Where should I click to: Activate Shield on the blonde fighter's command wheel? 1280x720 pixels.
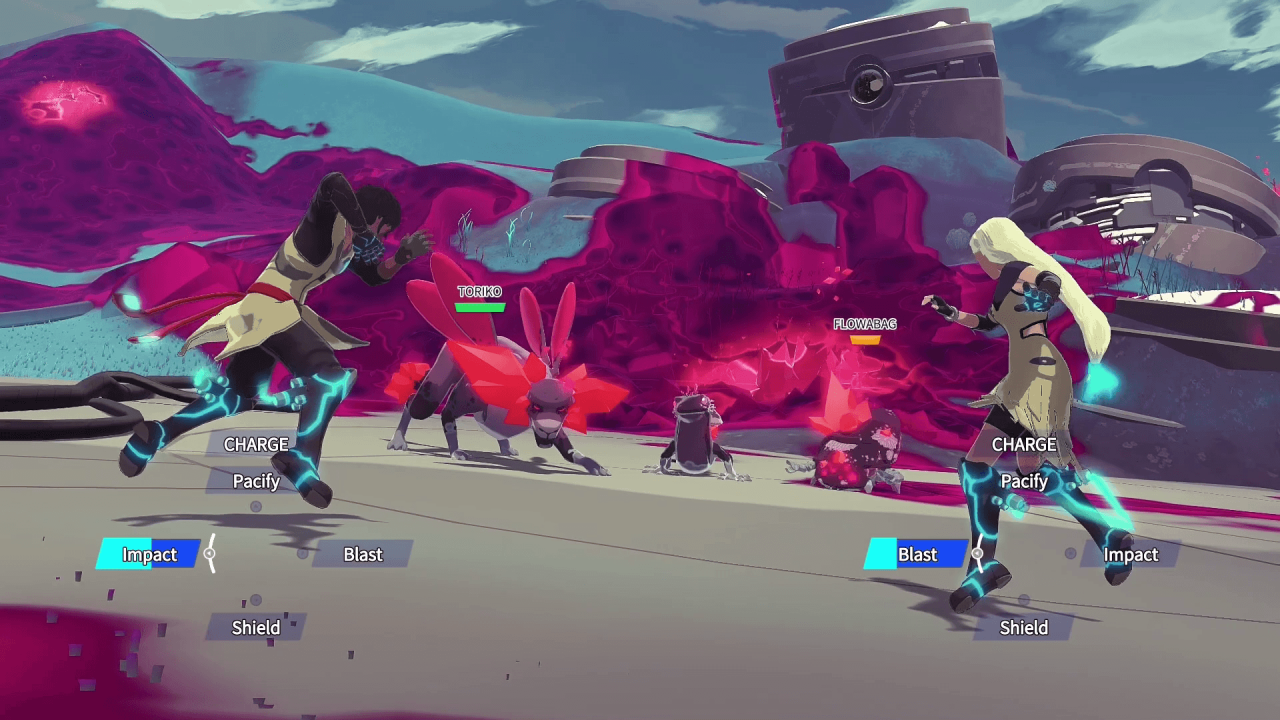1024,627
